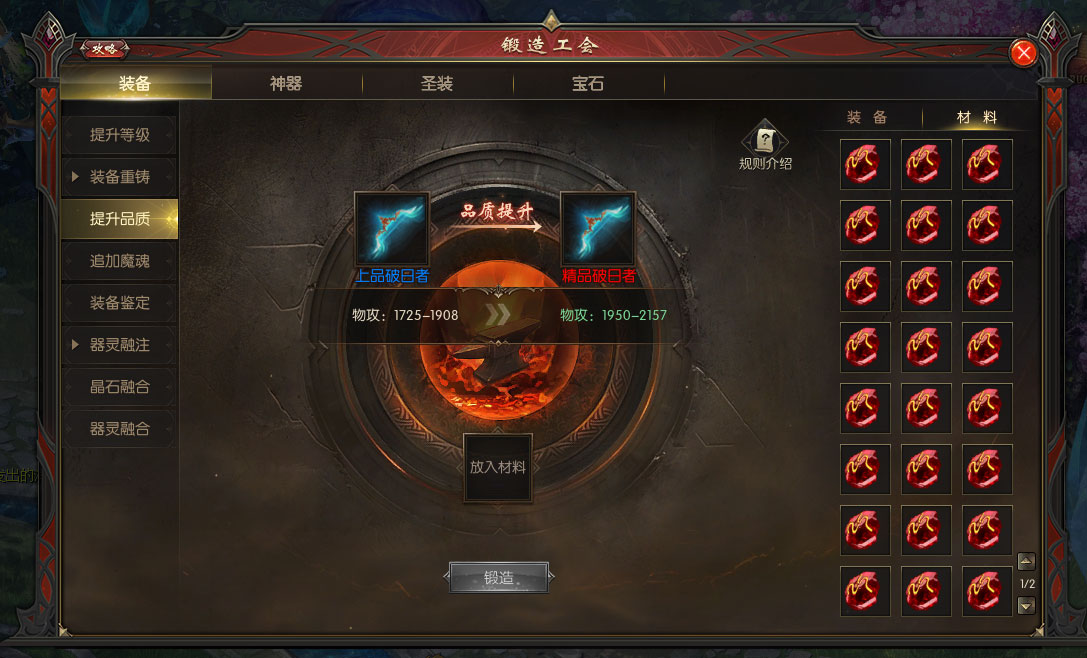Select the 提升品质 menu entry
Viewport: 1087px width, 658px height.
(x=119, y=219)
